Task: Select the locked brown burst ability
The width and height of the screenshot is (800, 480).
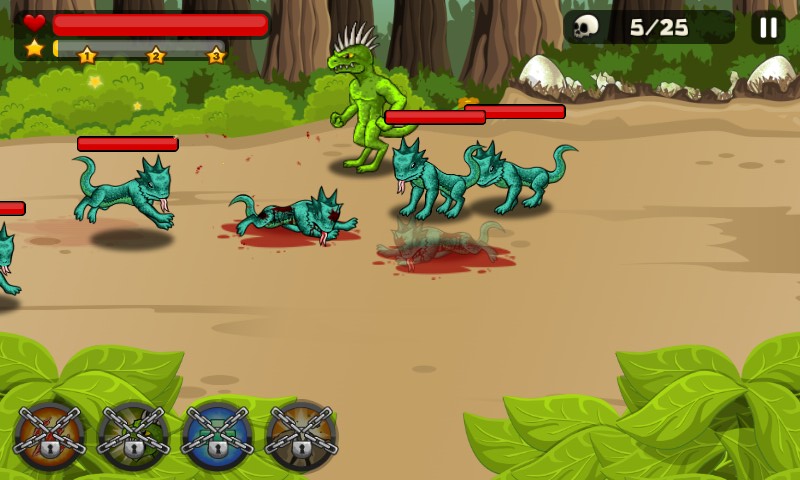Action: pyautogui.click(x=301, y=436)
